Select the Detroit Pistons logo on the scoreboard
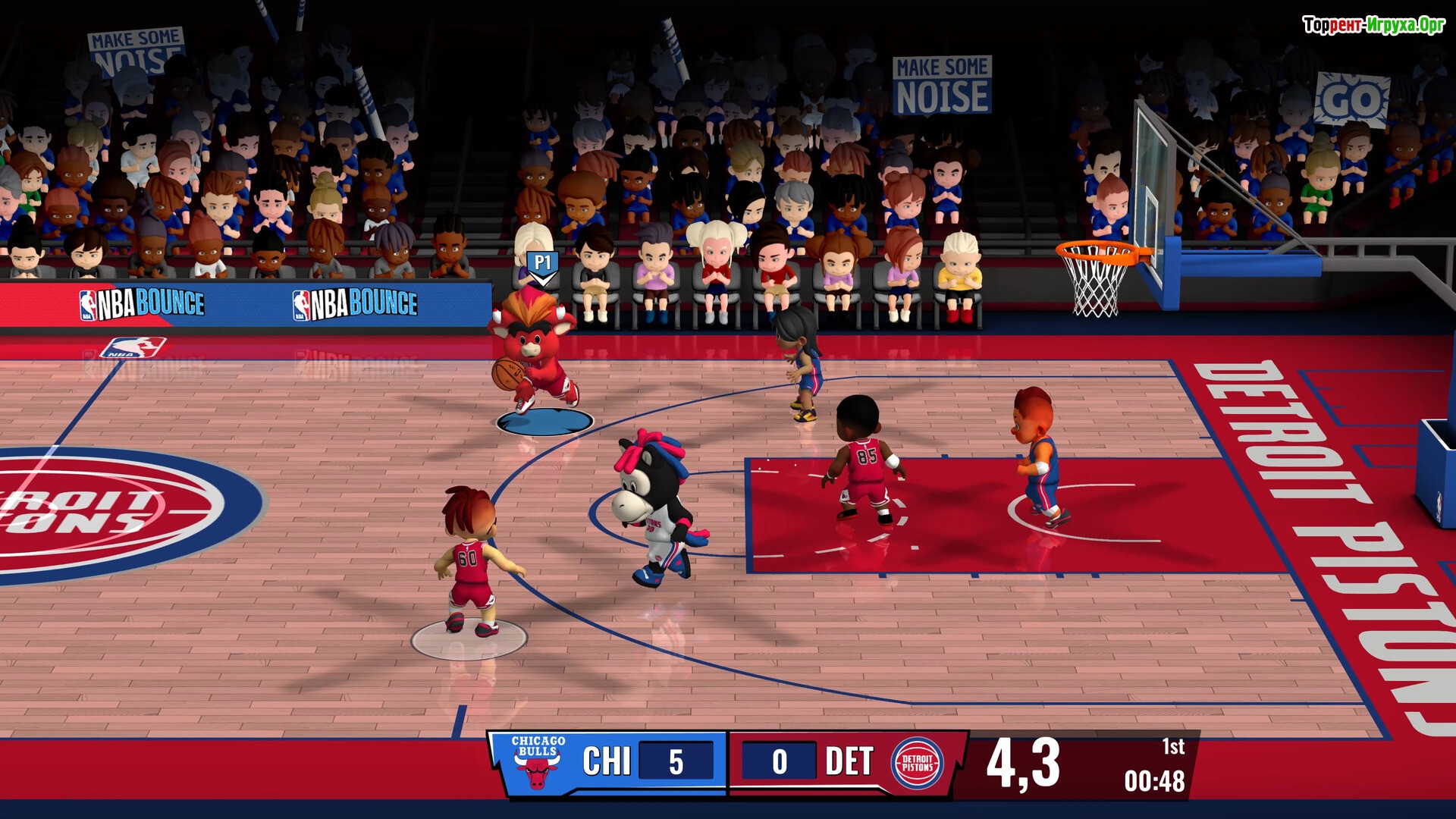The height and width of the screenshot is (819, 1456). tap(918, 763)
